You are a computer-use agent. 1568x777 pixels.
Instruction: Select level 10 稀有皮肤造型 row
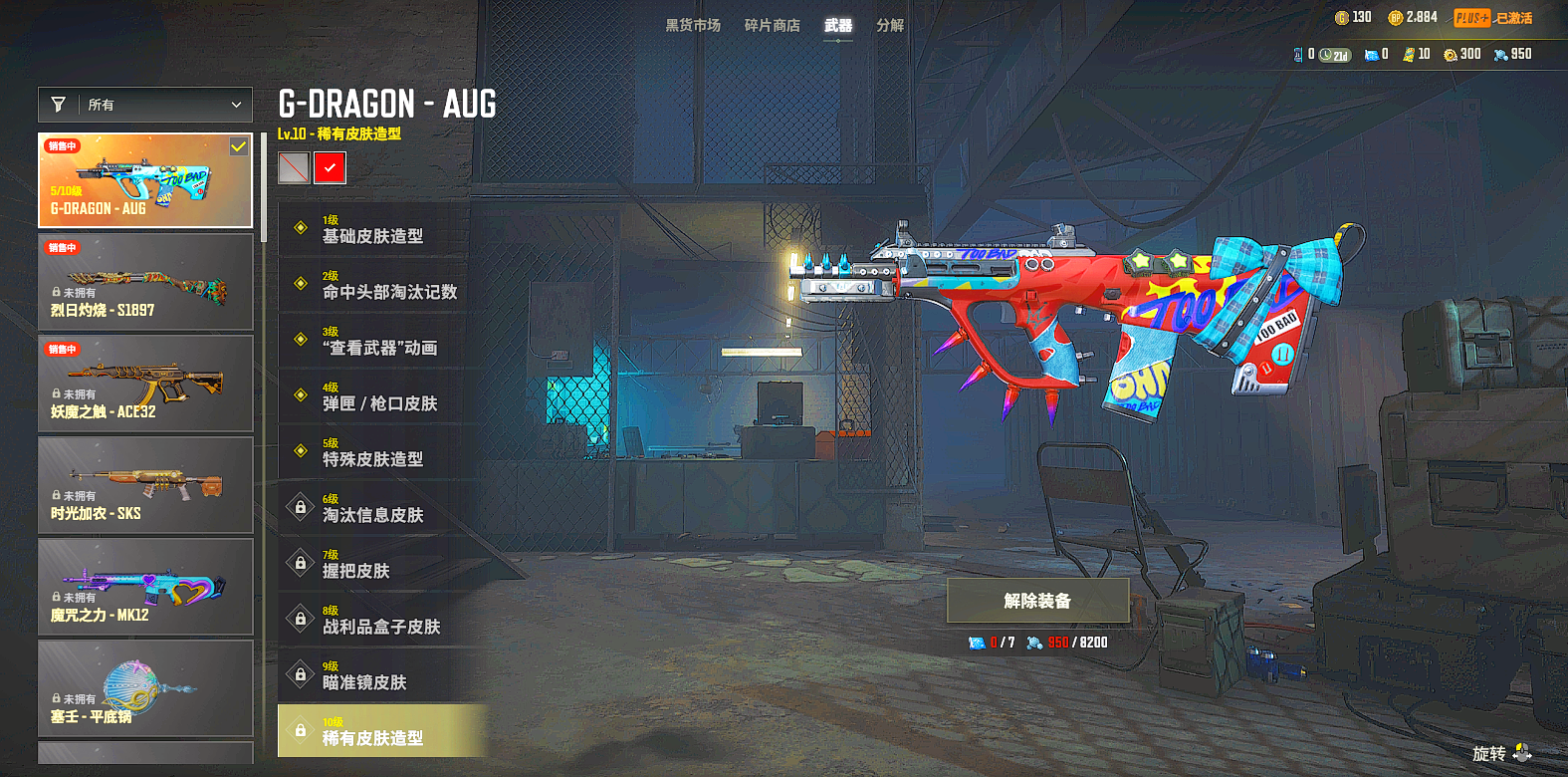tap(380, 731)
